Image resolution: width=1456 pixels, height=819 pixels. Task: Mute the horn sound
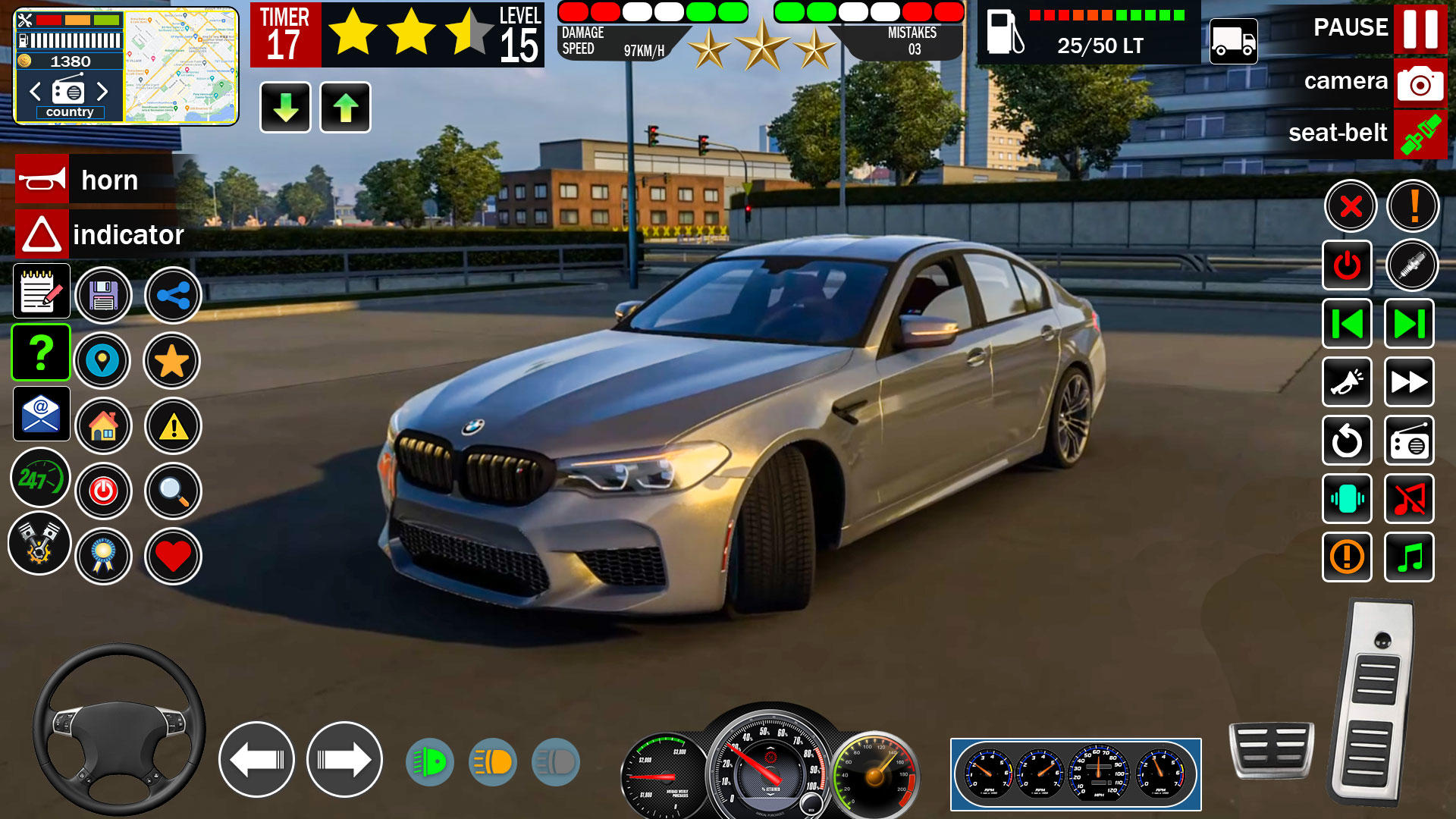coord(1409,499)
